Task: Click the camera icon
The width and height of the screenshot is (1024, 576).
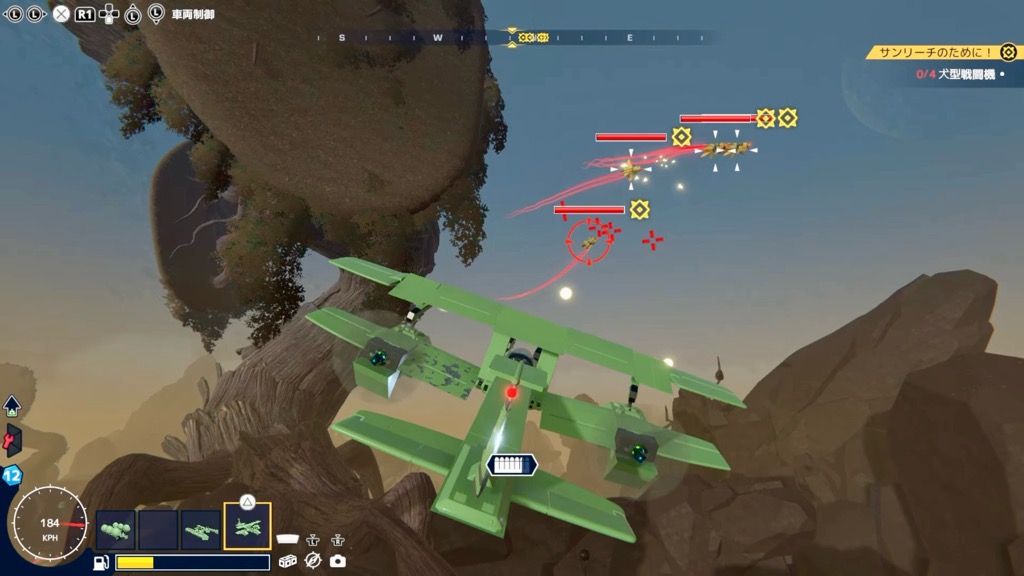Action: [x=337, y=561]
